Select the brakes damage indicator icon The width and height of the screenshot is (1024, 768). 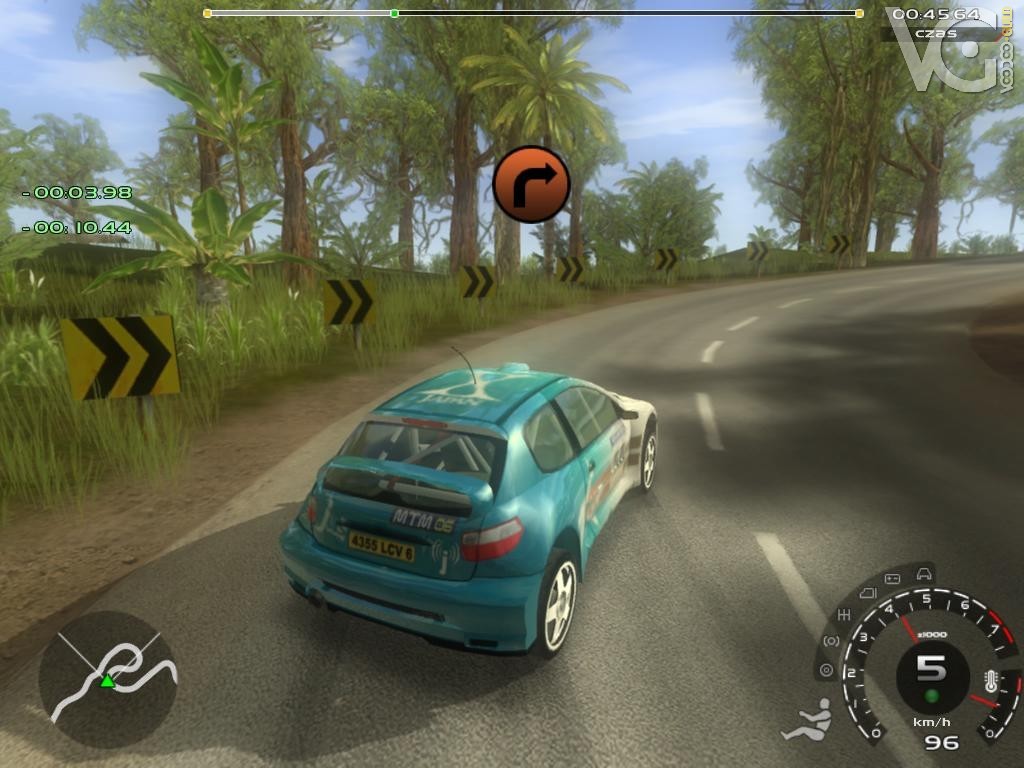(x=831, y=640)
